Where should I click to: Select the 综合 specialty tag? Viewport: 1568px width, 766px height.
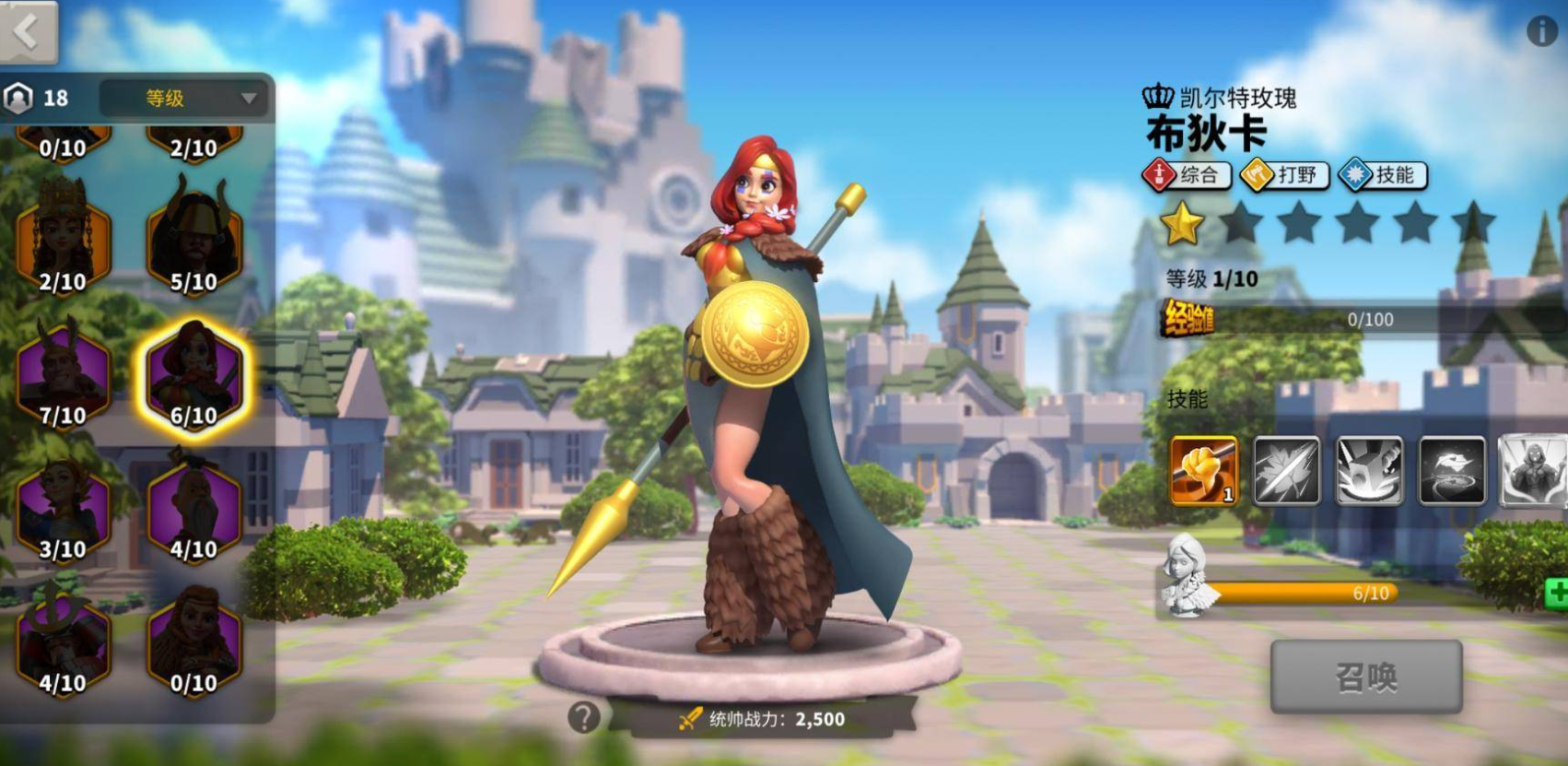[1187, 175]
